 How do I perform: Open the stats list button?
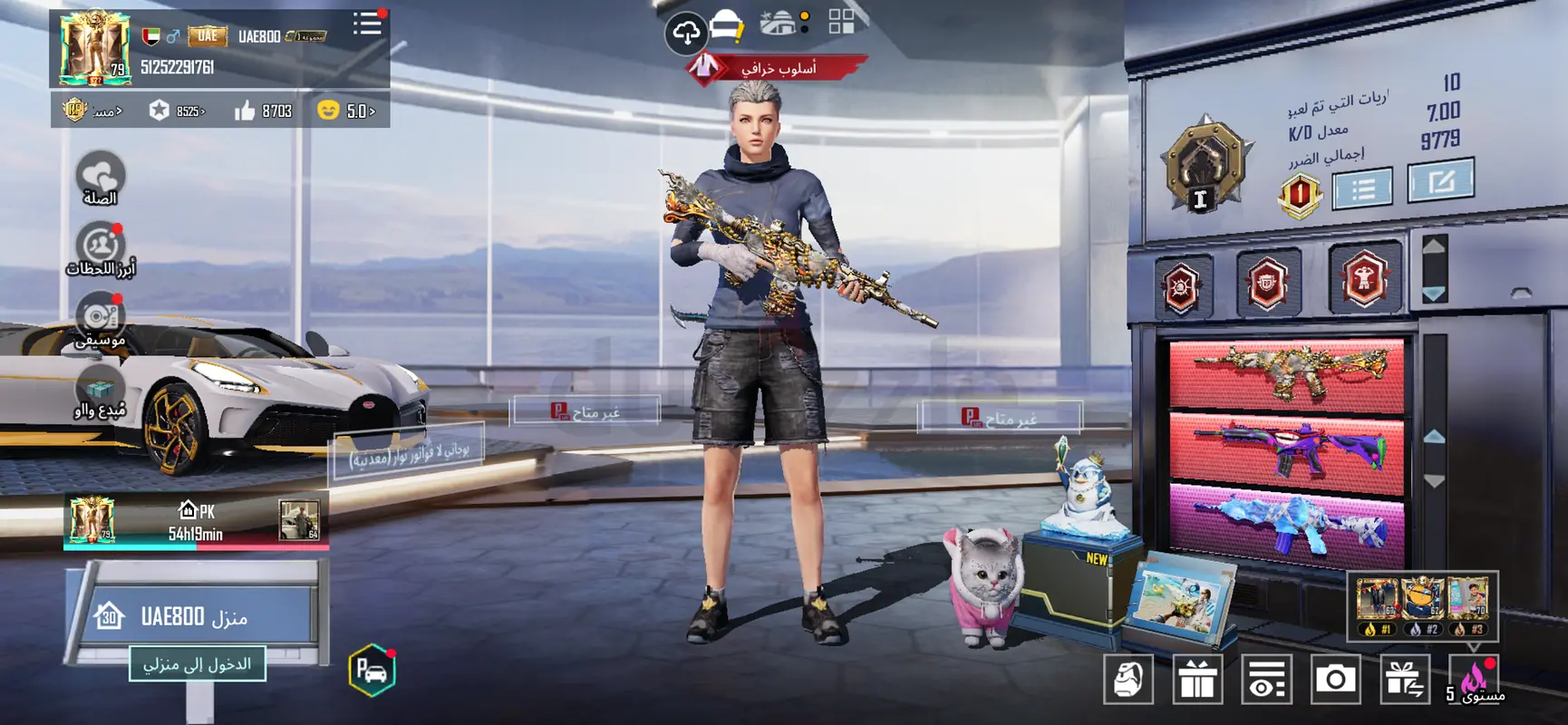1362,189
